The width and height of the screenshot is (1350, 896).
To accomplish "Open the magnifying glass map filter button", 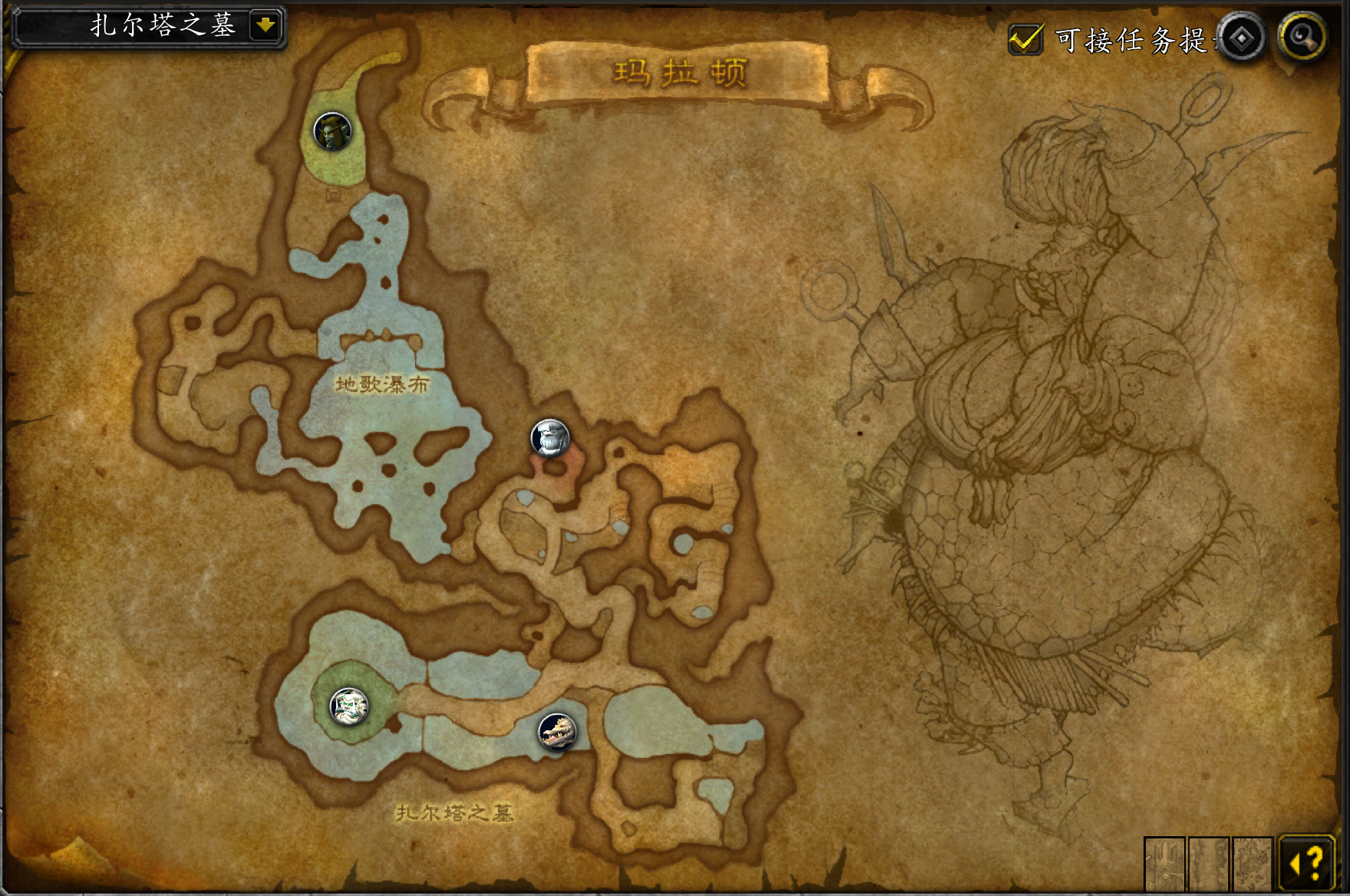I will 1302,37.
